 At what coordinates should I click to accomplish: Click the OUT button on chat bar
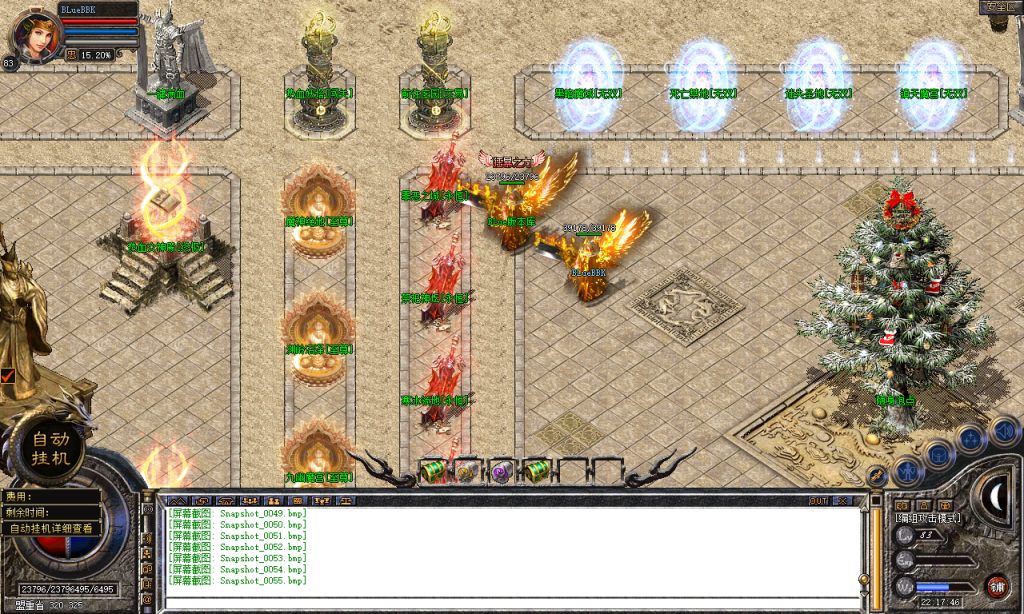click(x=818, y=500)
